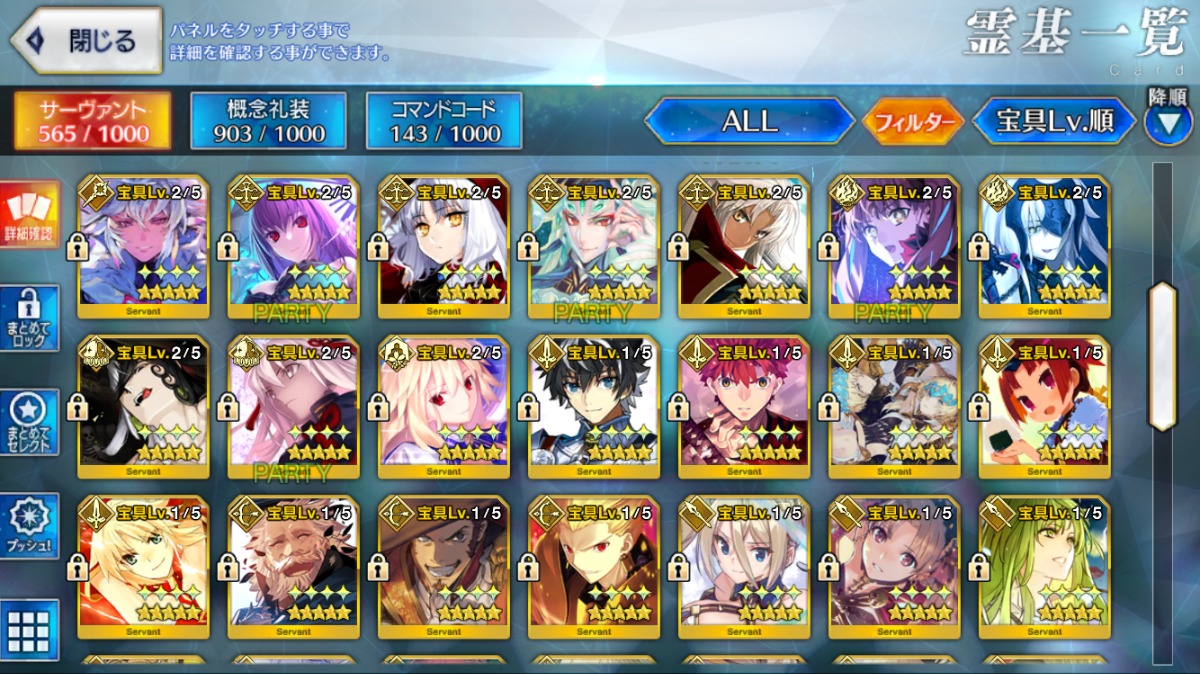Open the フィルター options
The height and width of the screenshot is (674, 1200).
click(x=912, y=122)
